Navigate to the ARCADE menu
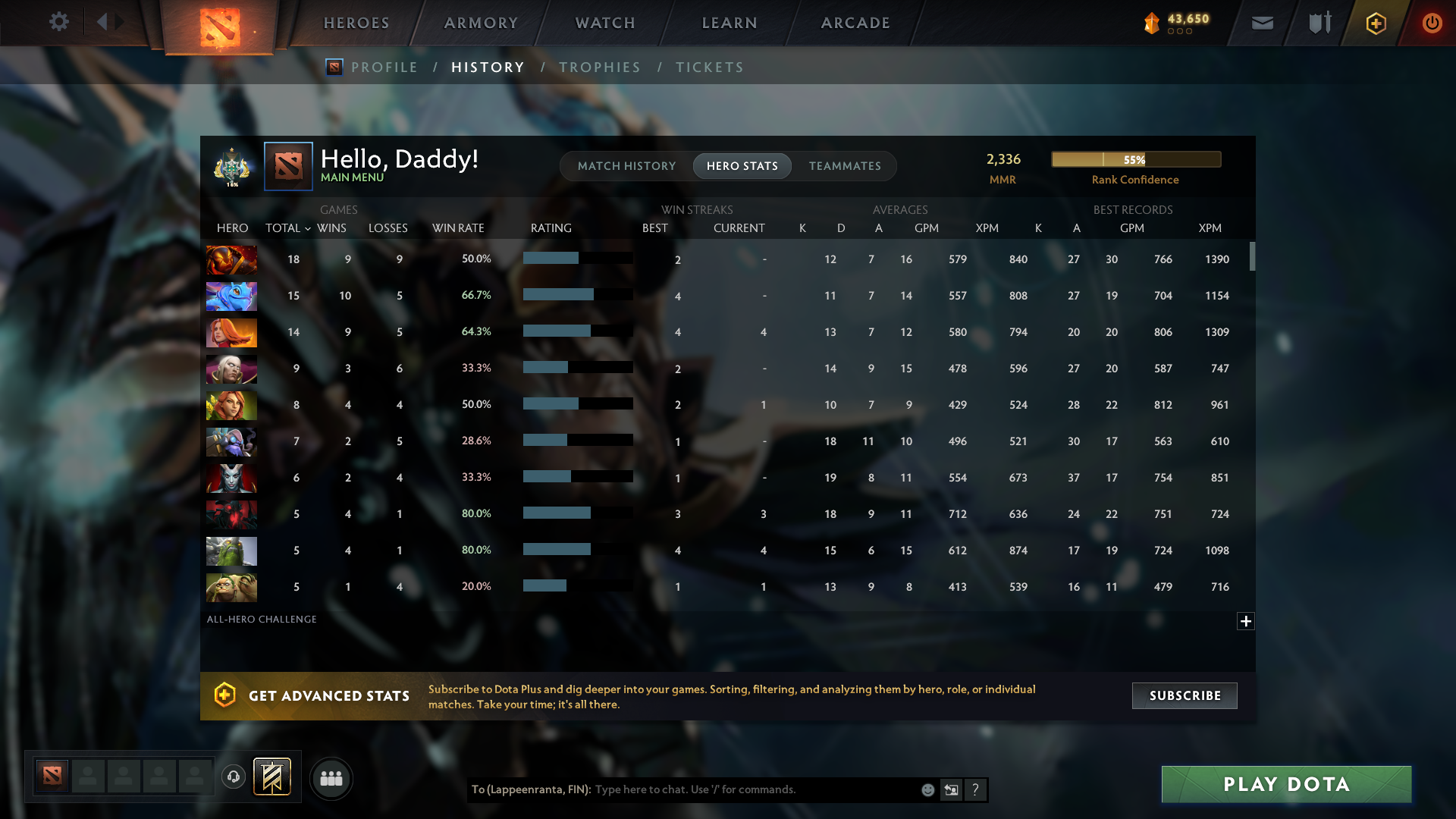The width and height of the screenshot is (1456, 819). [855, 23]
